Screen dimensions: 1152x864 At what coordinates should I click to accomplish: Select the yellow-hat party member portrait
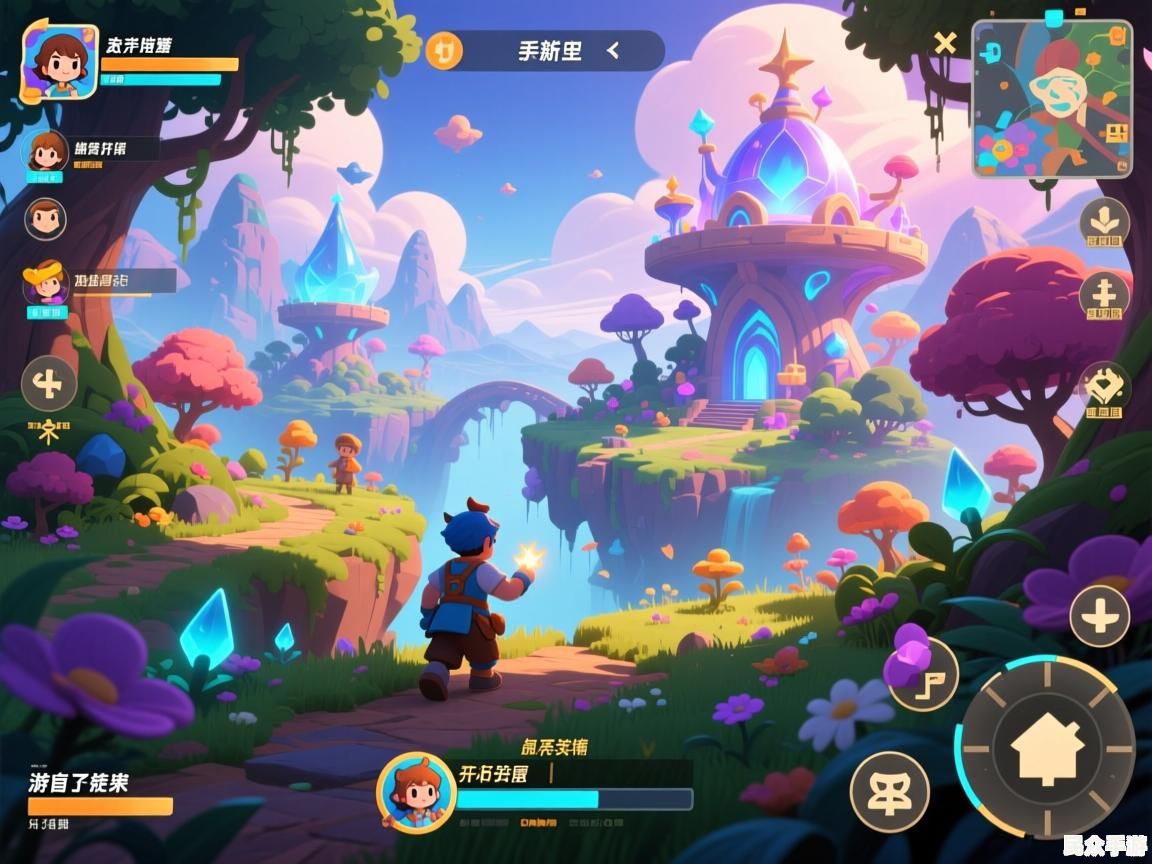[x=46, y=283]
